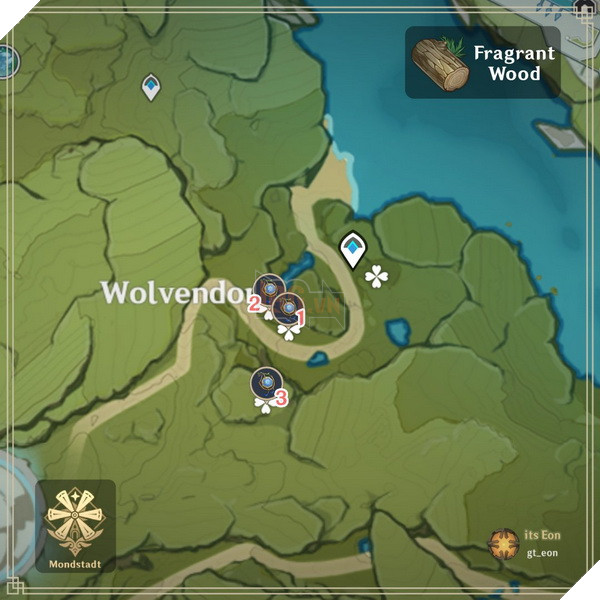Click the teleport waypoint north of Wolvendom
The height and width of the screenshot is (600, 600).
click(x=151, y=87)
